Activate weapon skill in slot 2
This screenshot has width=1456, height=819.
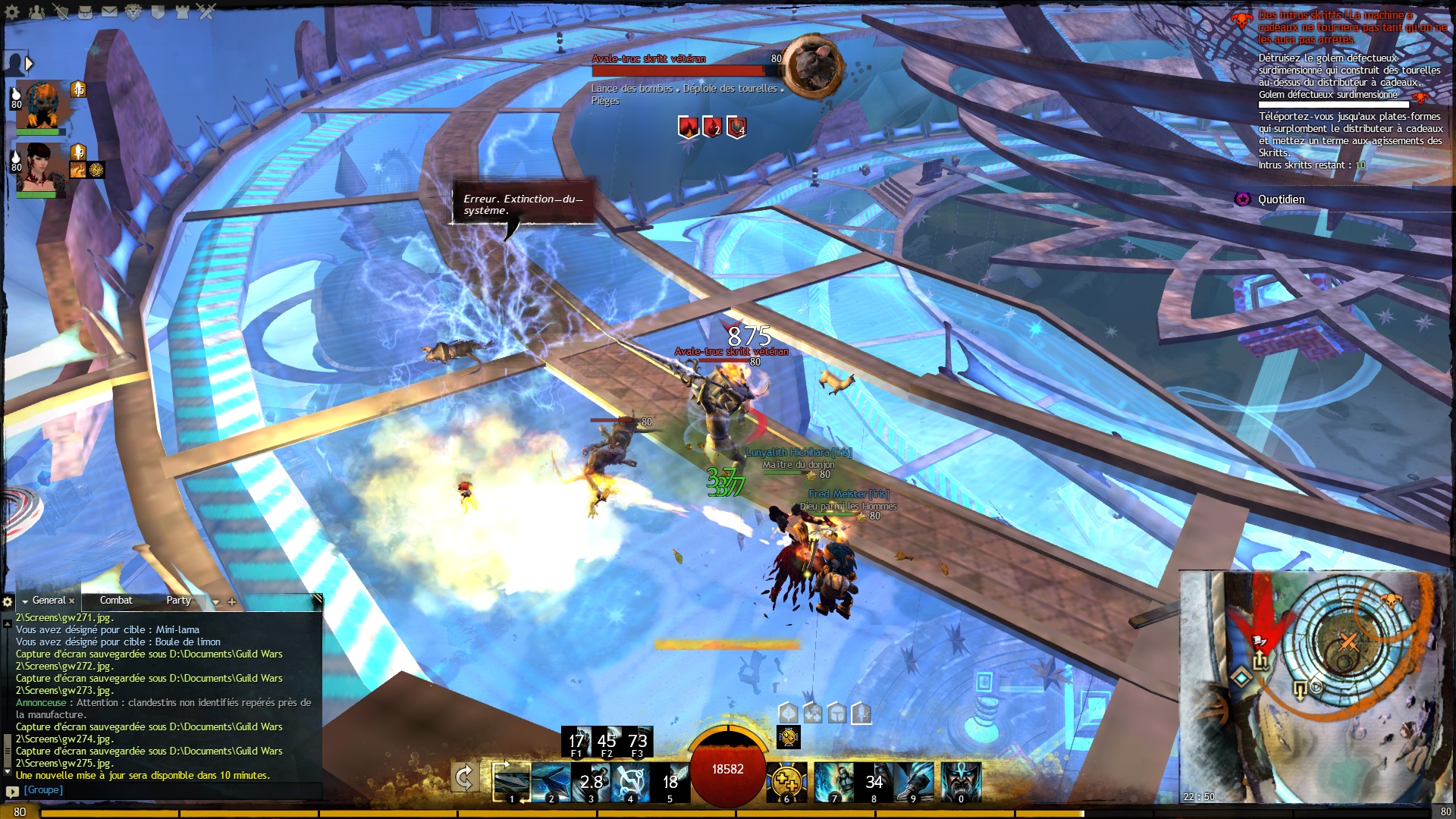(x=550, y=782)
